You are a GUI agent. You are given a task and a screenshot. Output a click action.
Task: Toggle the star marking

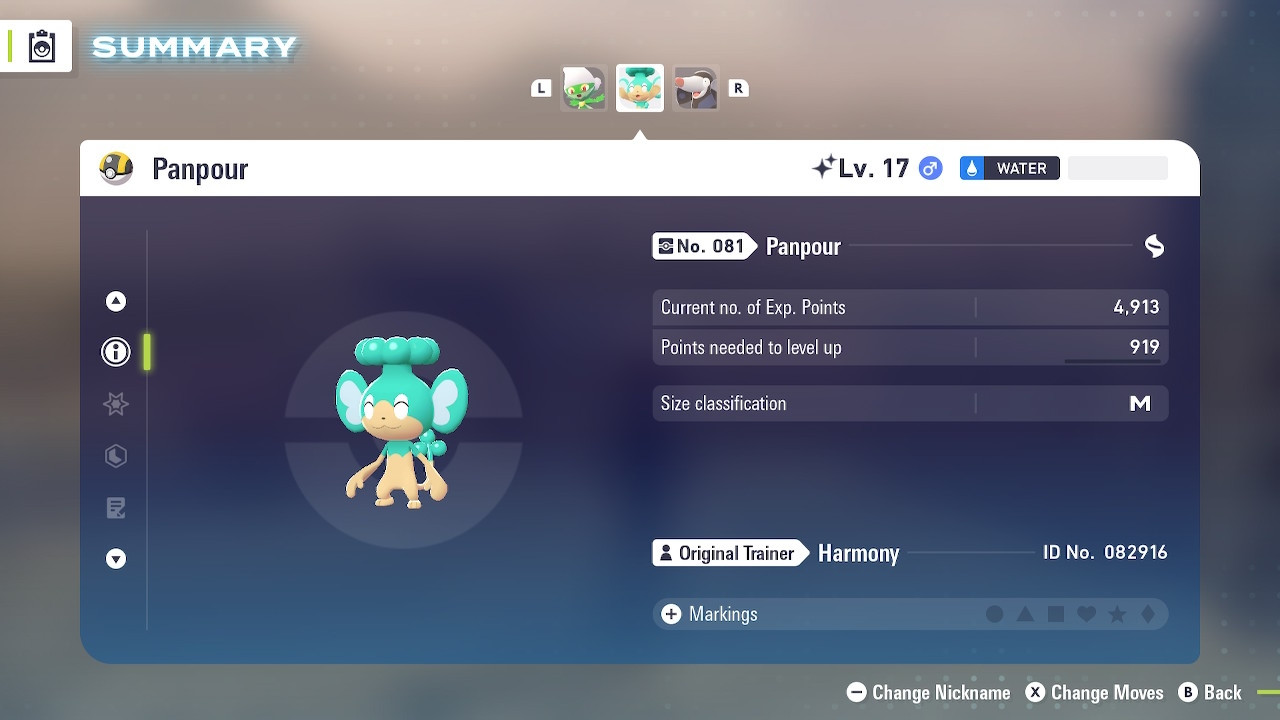click(x=1117, y=614)
